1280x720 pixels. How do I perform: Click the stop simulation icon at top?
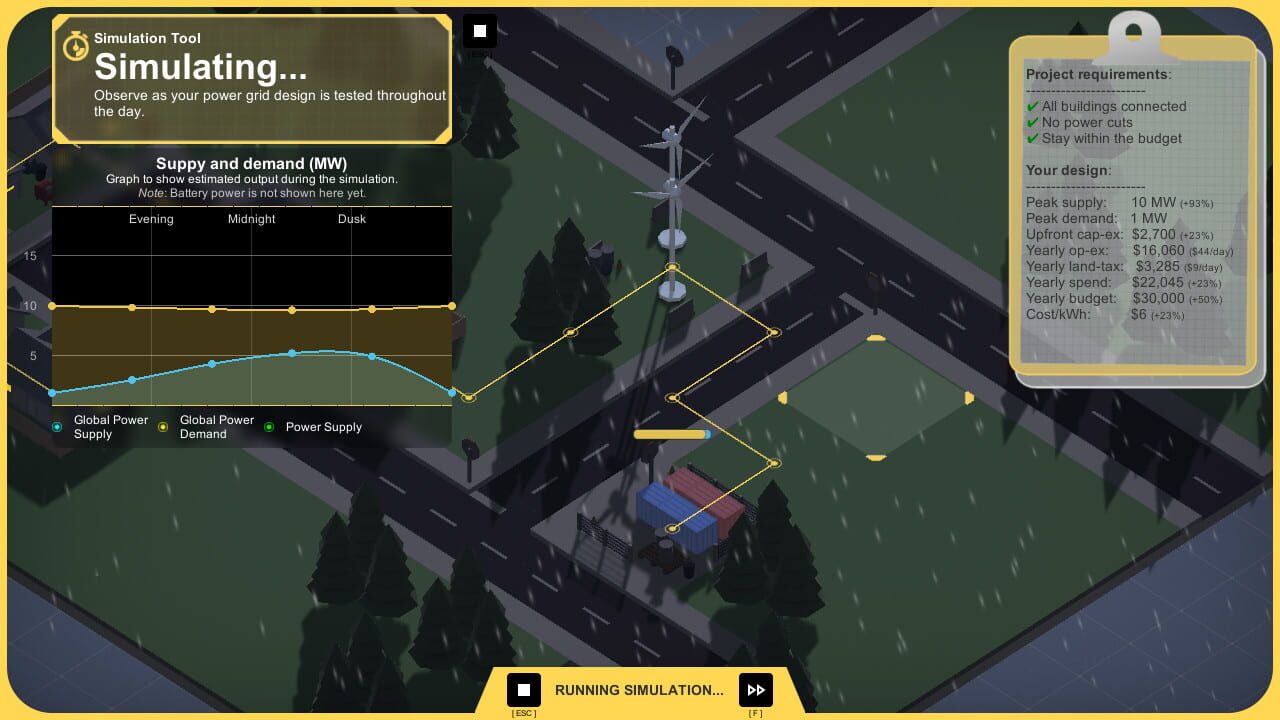pyautogui.click(x=479, y=30)
